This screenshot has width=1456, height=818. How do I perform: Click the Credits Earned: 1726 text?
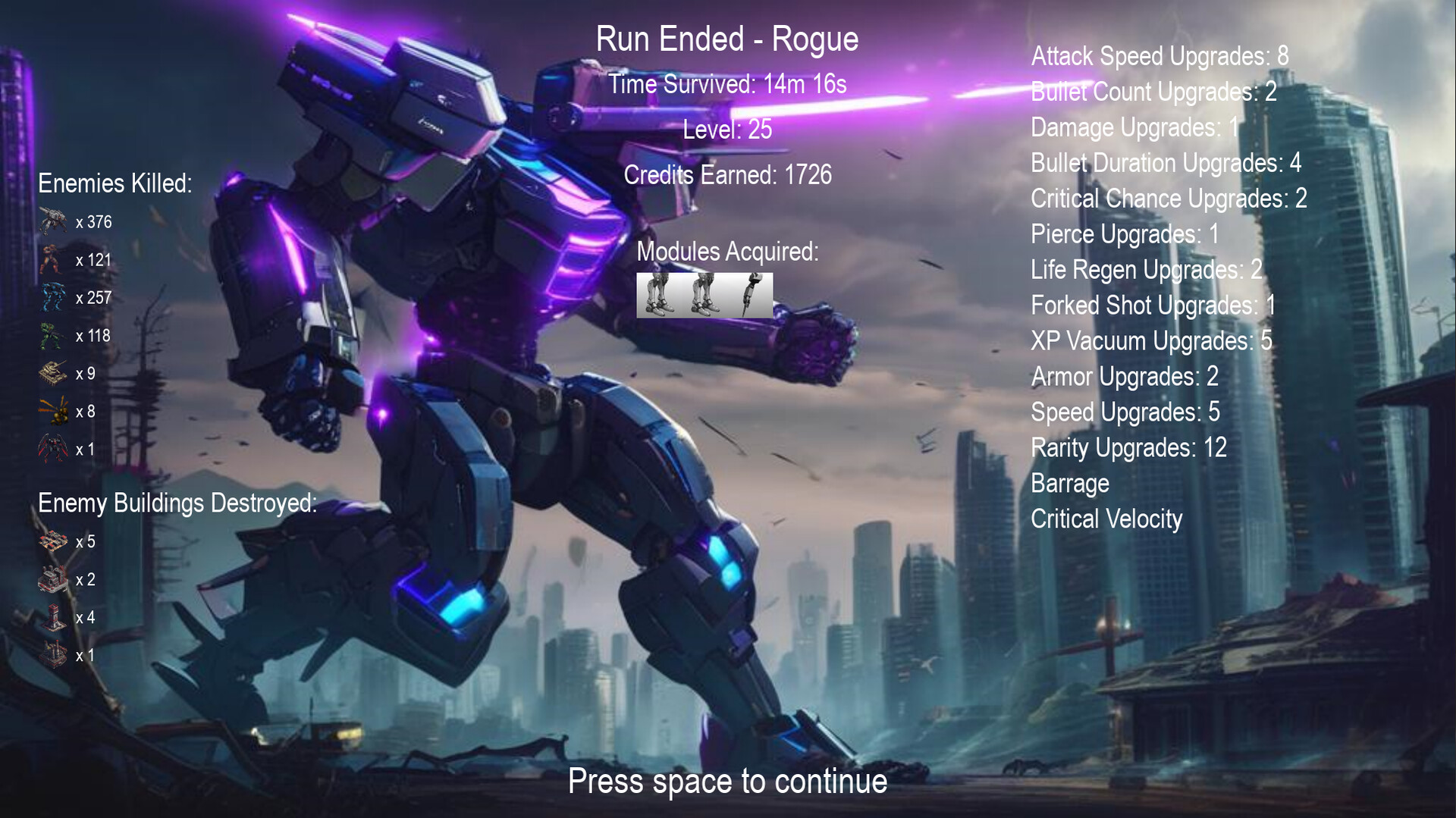(727, 174)
